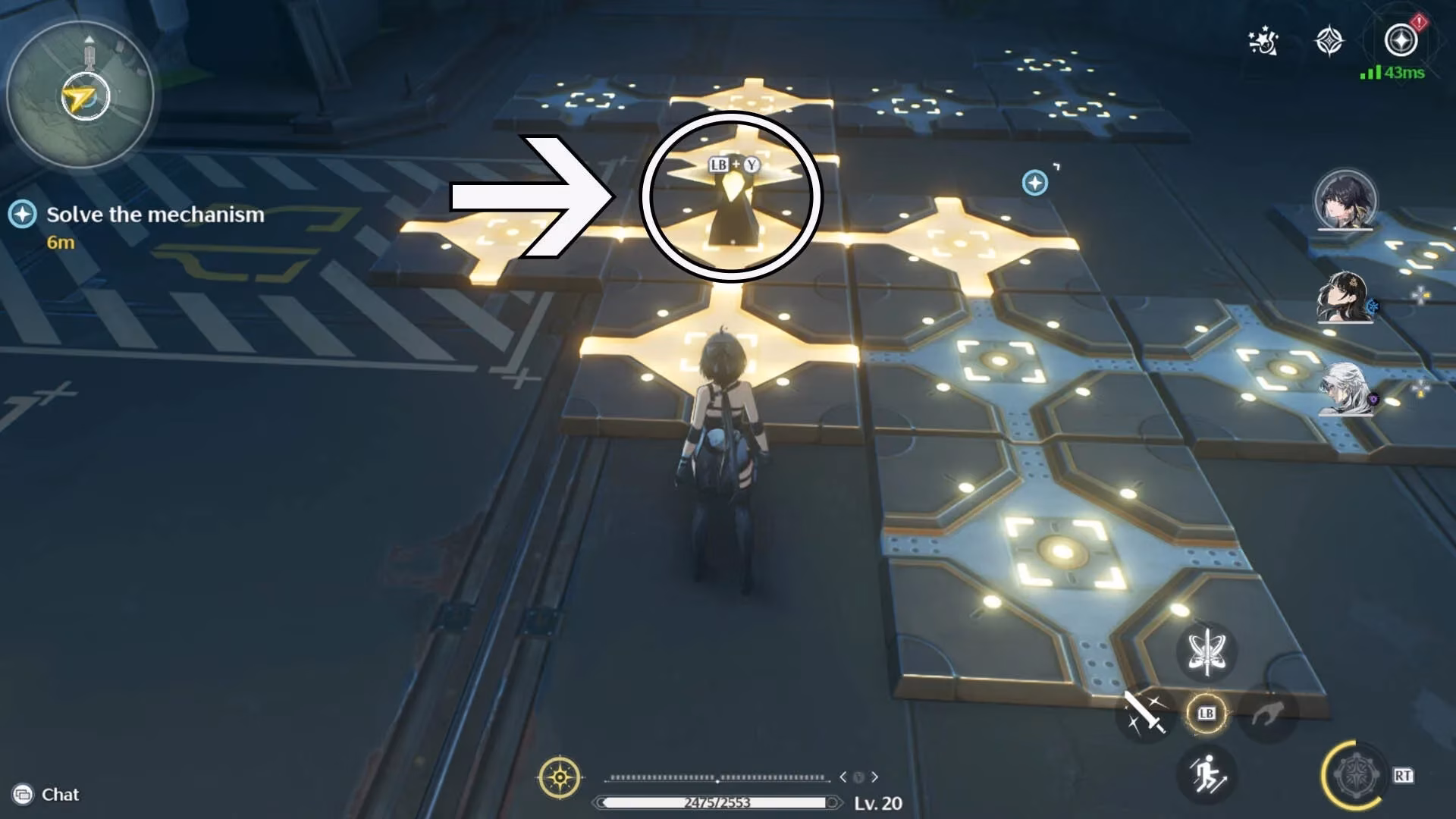Open the golden compass utility icon
The height and width of the screenshot is (819, 1456).
pyautogui.click(x=560, y=777)
